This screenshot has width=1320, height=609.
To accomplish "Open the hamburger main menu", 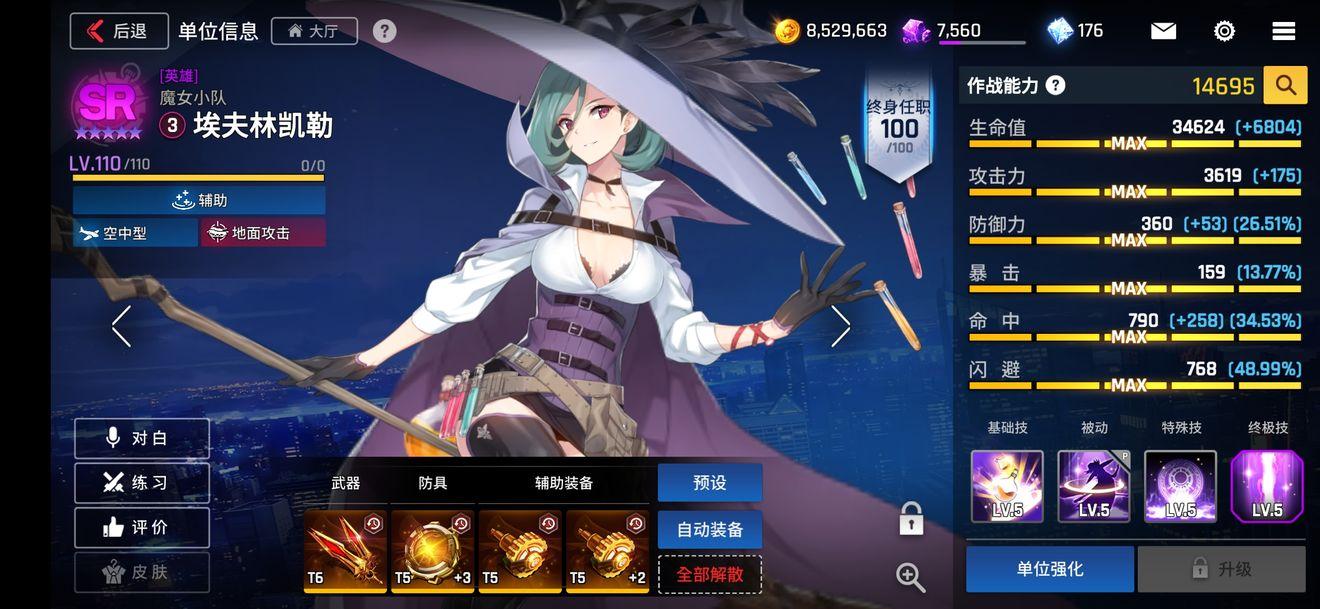I will [1284, 31].
